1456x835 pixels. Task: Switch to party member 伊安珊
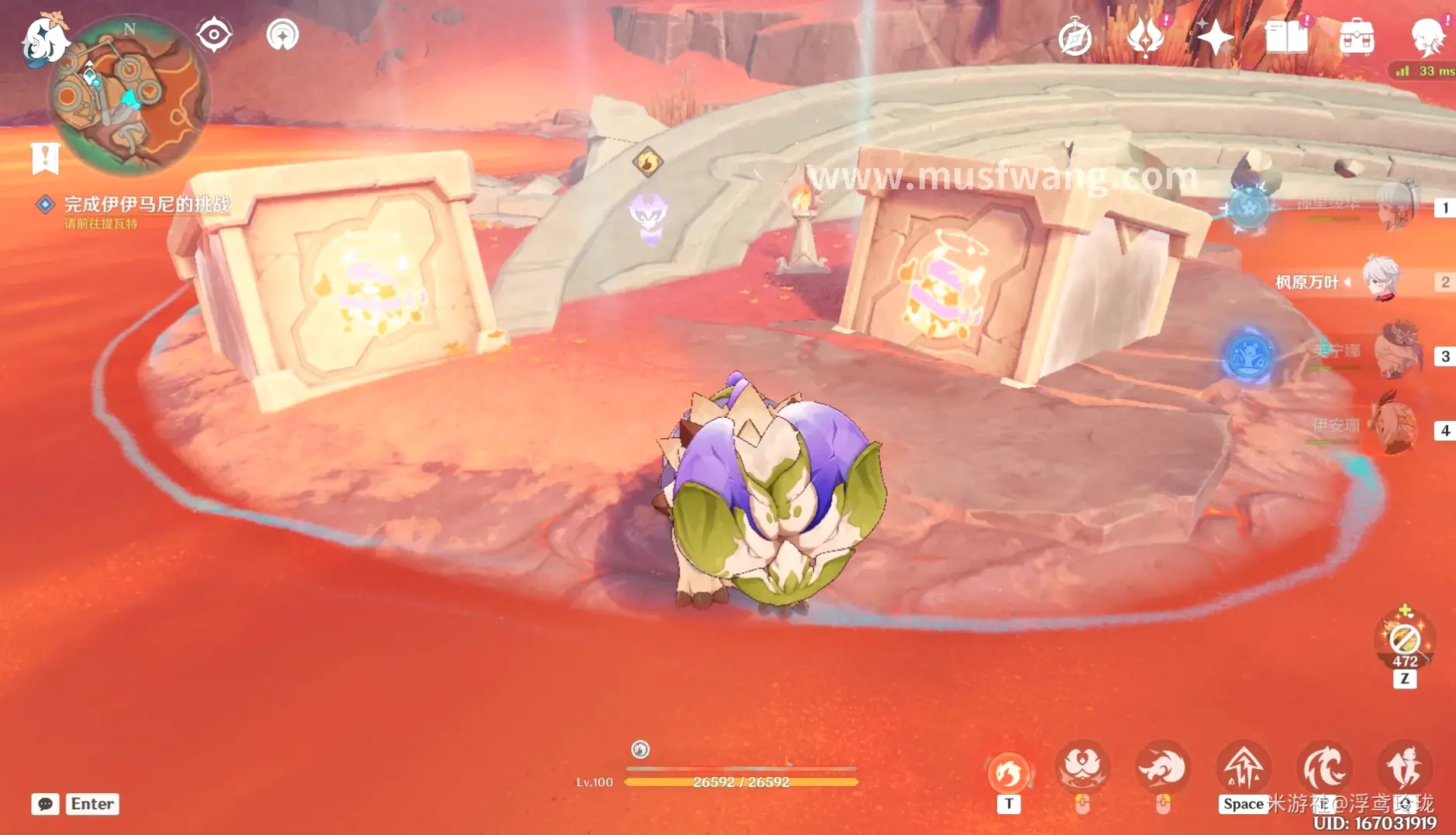tap(1394, 427)
